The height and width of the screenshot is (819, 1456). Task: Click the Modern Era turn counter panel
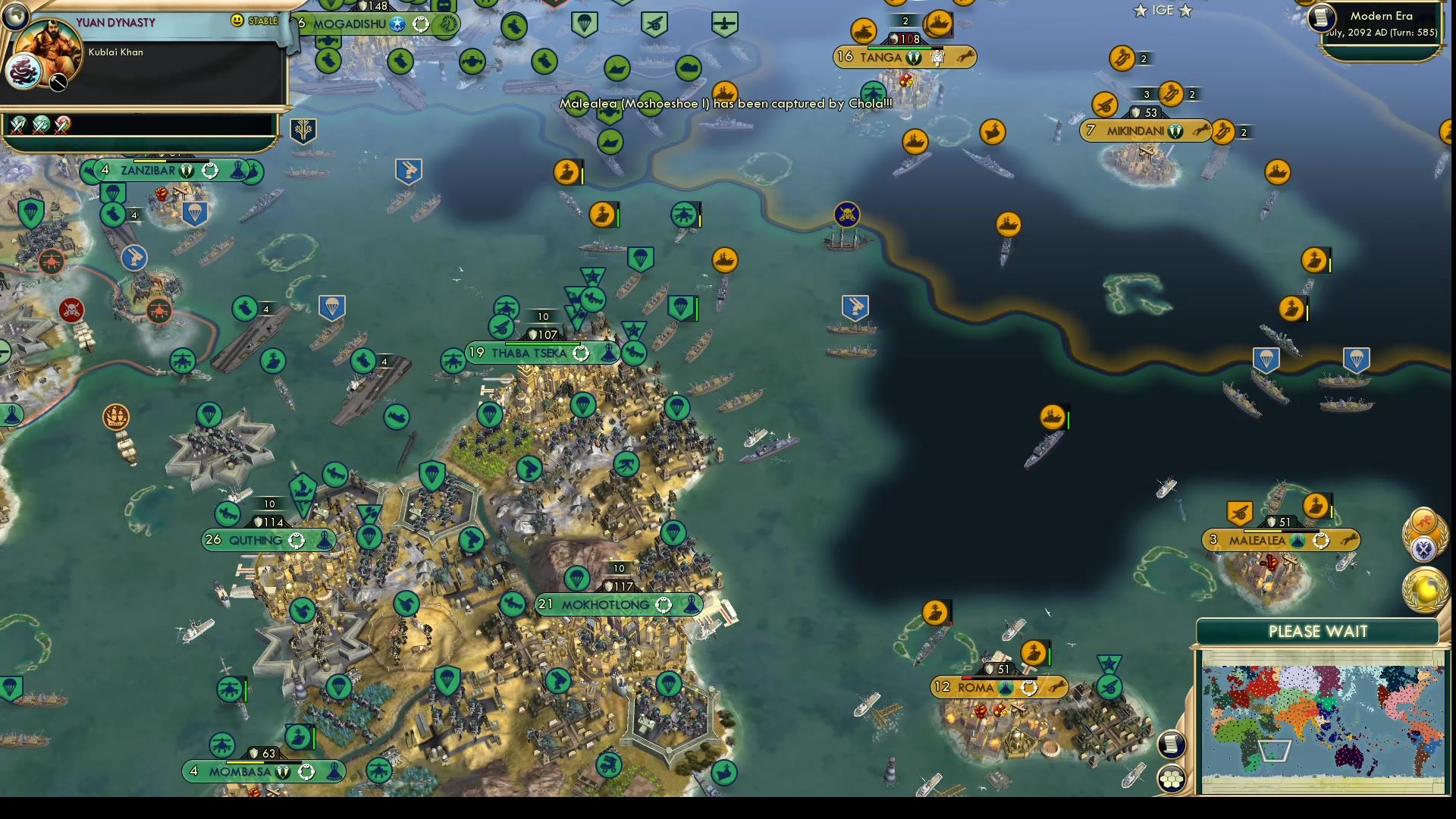[x=1382, y=23]
